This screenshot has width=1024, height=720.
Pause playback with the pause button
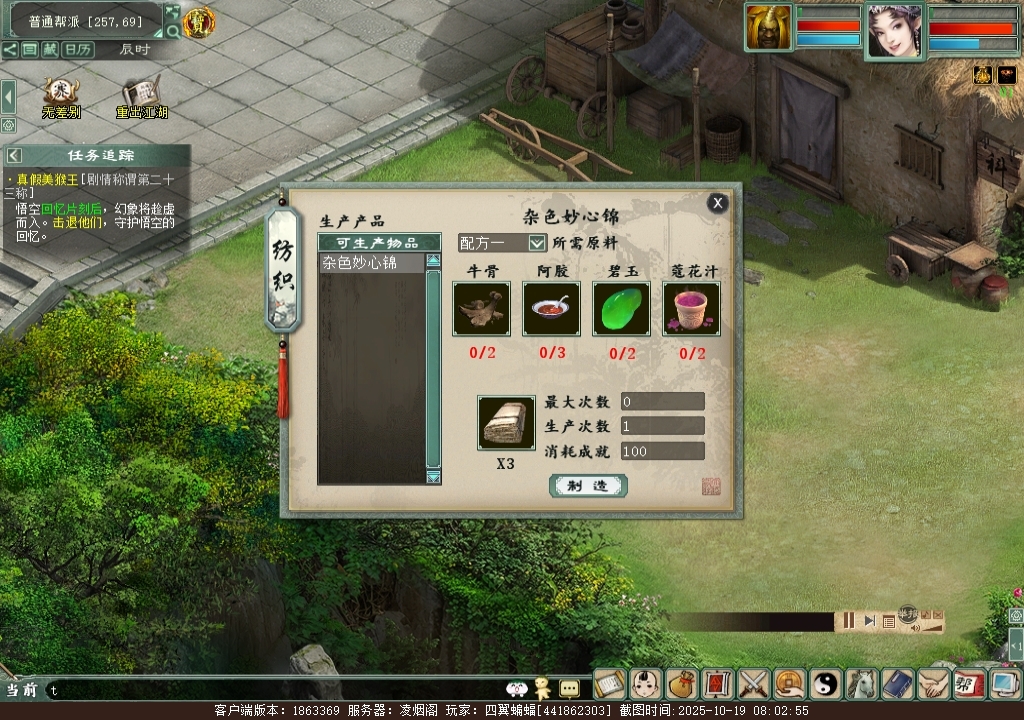coord(848,620)
